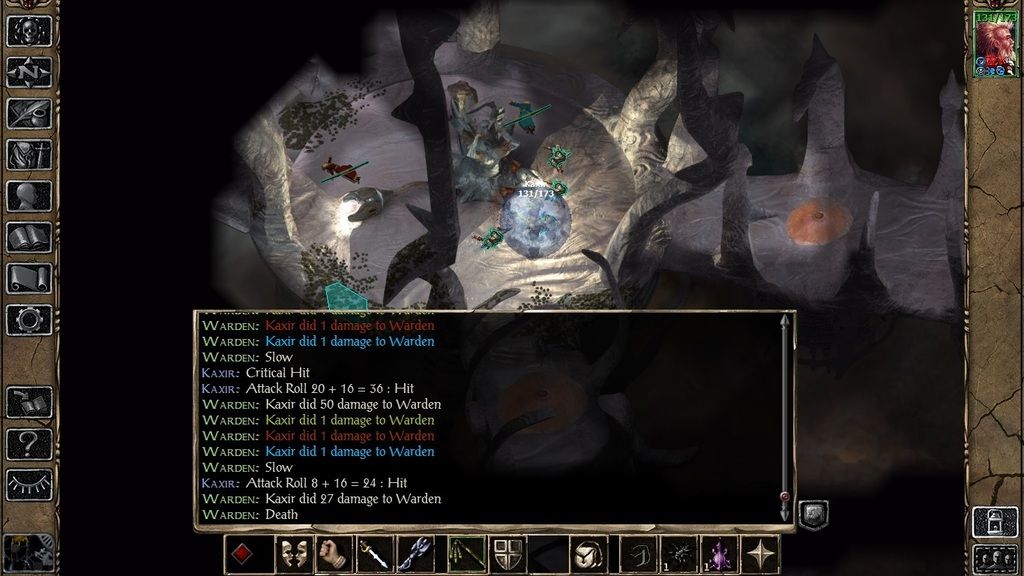
Task: Click the closed eye icon in sidebar
Action: click(x=29, y=484)
